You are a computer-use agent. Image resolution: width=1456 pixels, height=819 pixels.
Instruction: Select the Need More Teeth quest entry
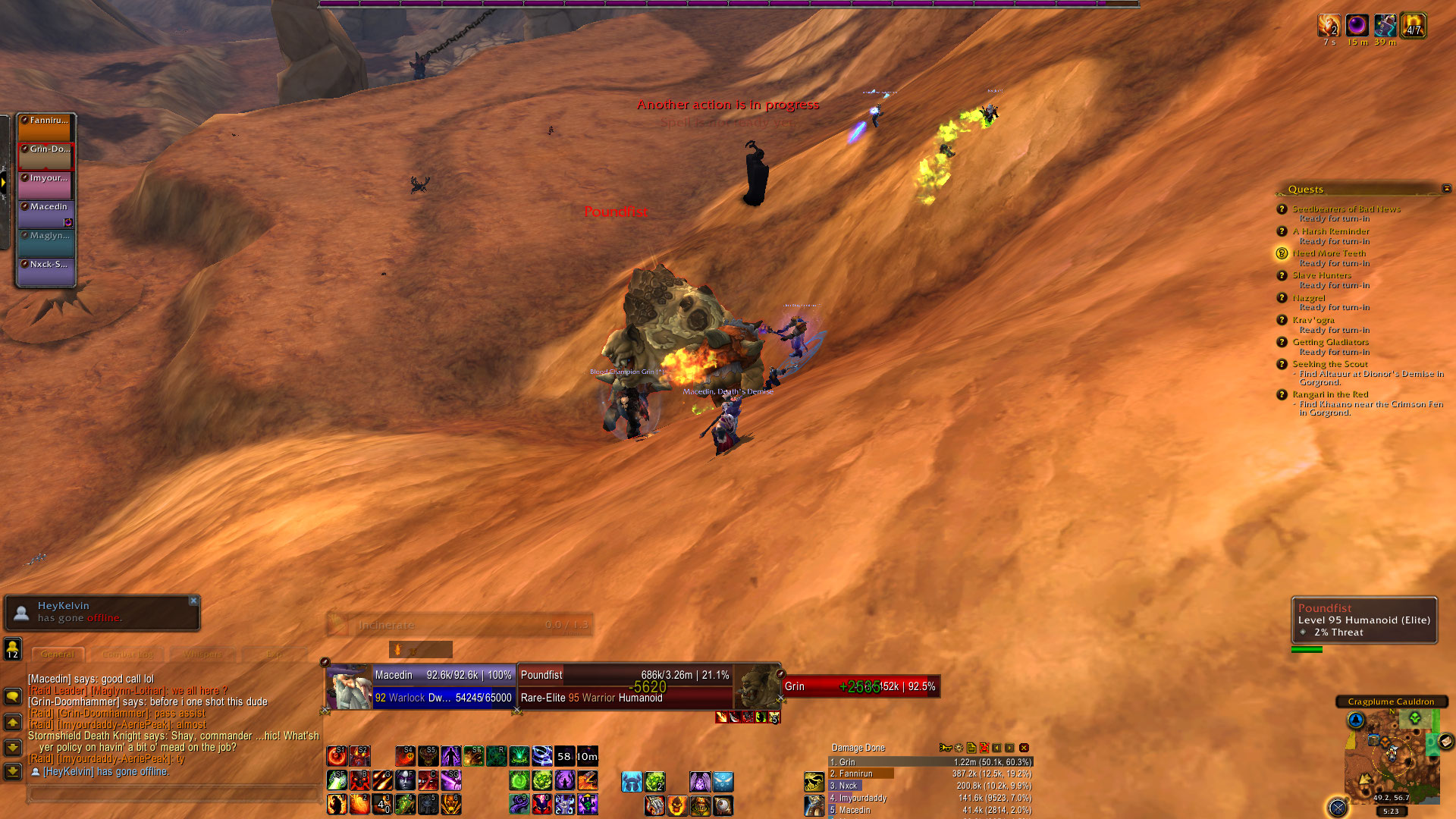(1329, 253)
